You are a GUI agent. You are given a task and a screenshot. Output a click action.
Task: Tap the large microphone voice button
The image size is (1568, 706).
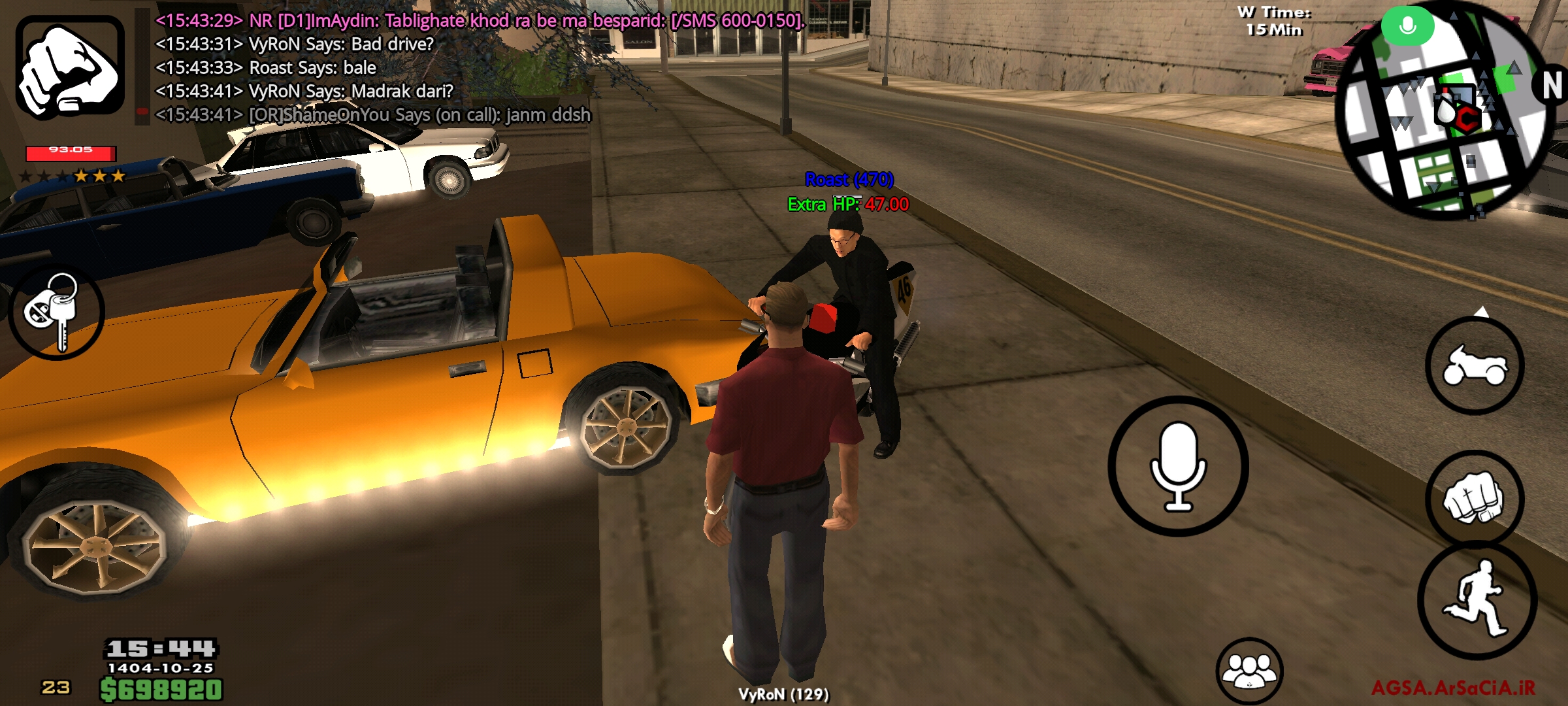click(1178, 466)
